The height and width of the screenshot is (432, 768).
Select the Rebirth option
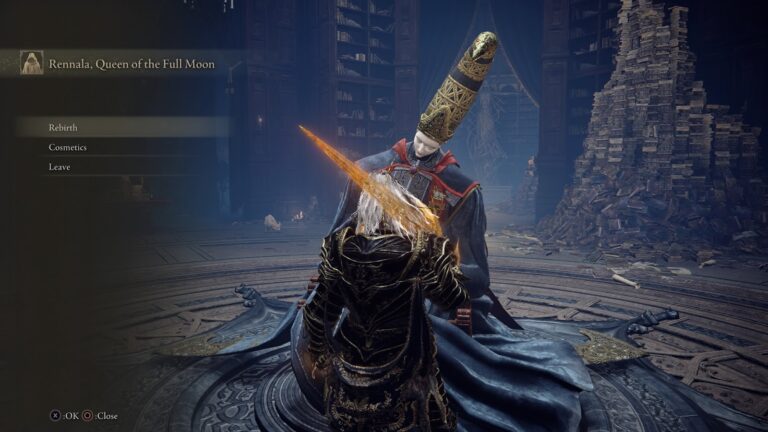tap(63, 127)
